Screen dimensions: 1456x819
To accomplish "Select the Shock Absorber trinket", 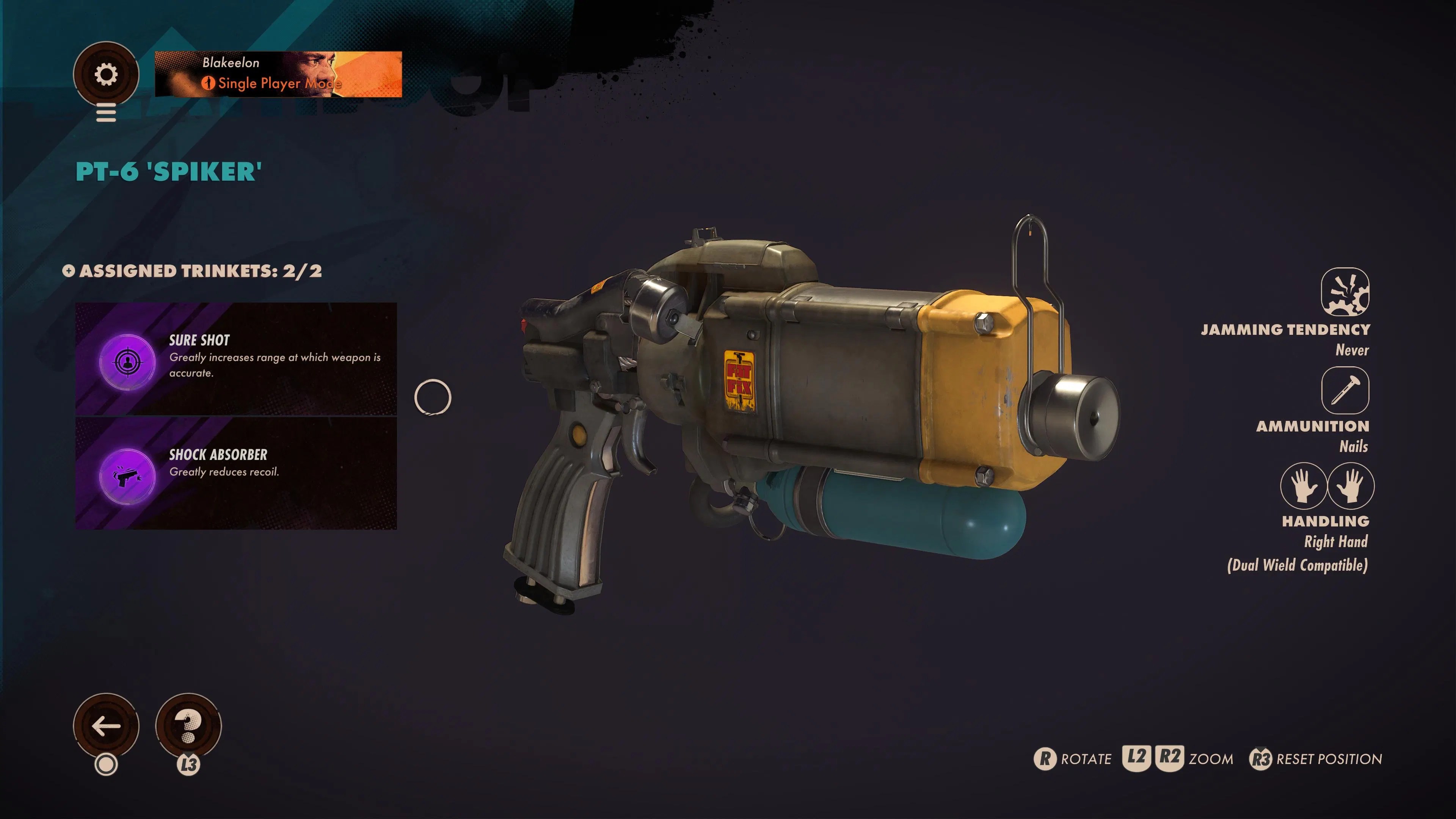I will 236,474.
